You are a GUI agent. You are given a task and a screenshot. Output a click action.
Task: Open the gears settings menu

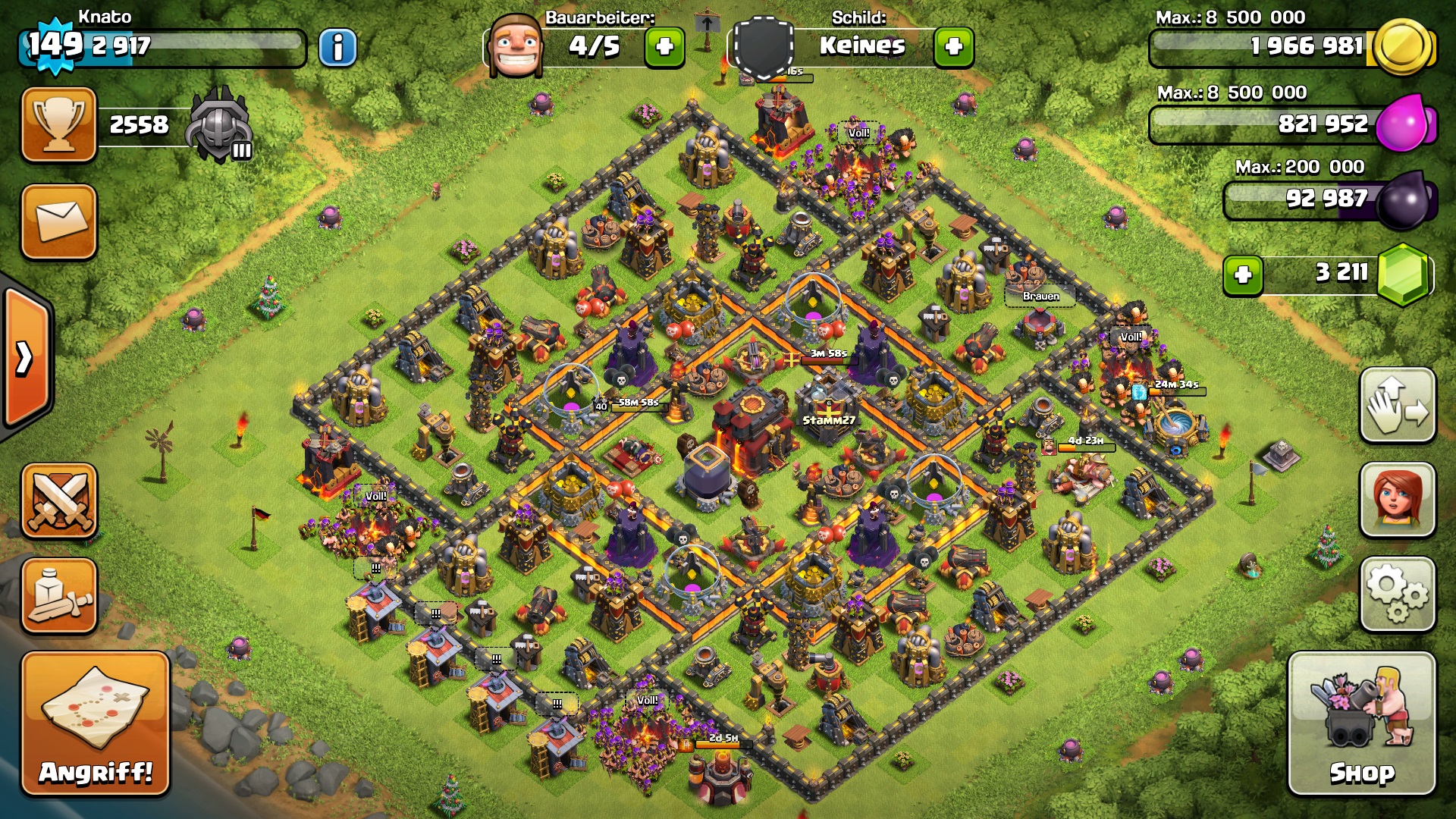[x=1398, y=595]
